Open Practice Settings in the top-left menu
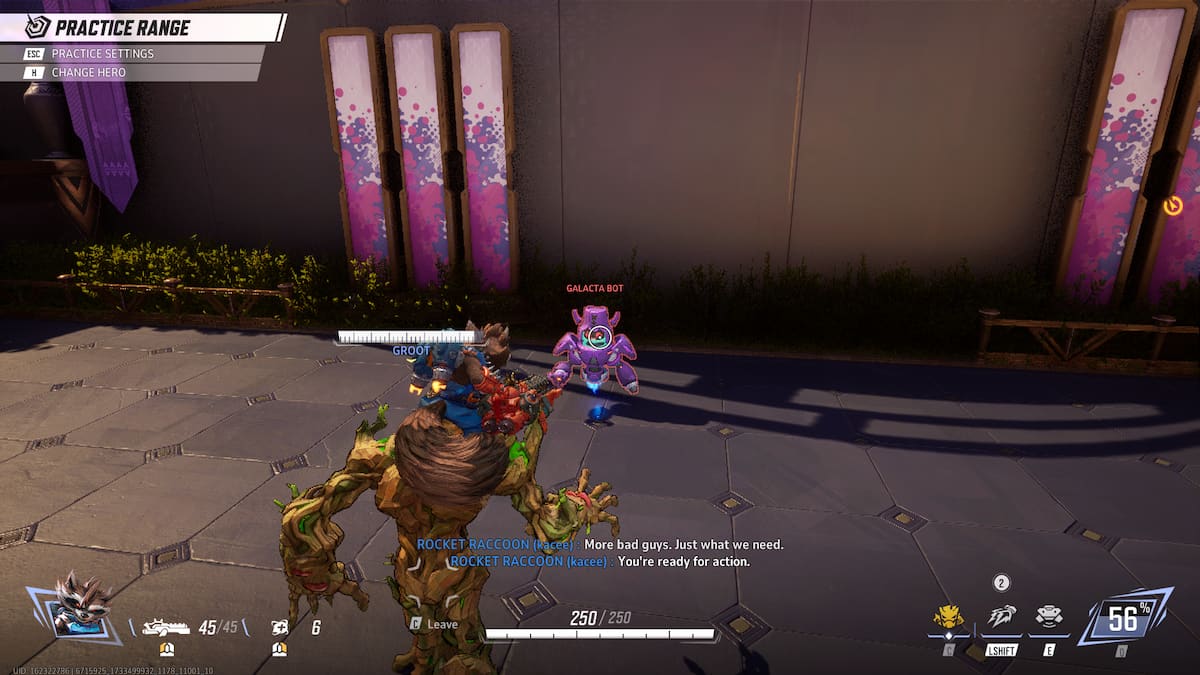 click(x=103, y=54)
